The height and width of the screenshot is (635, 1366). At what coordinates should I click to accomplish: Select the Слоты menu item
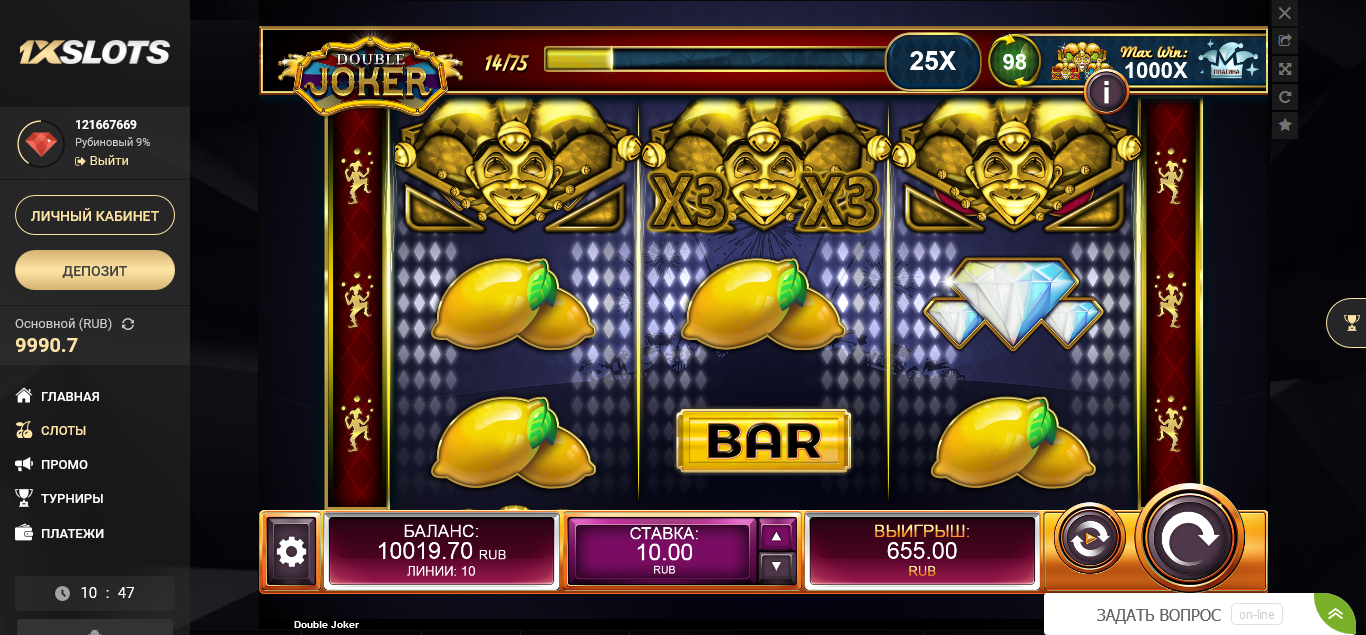63,430
